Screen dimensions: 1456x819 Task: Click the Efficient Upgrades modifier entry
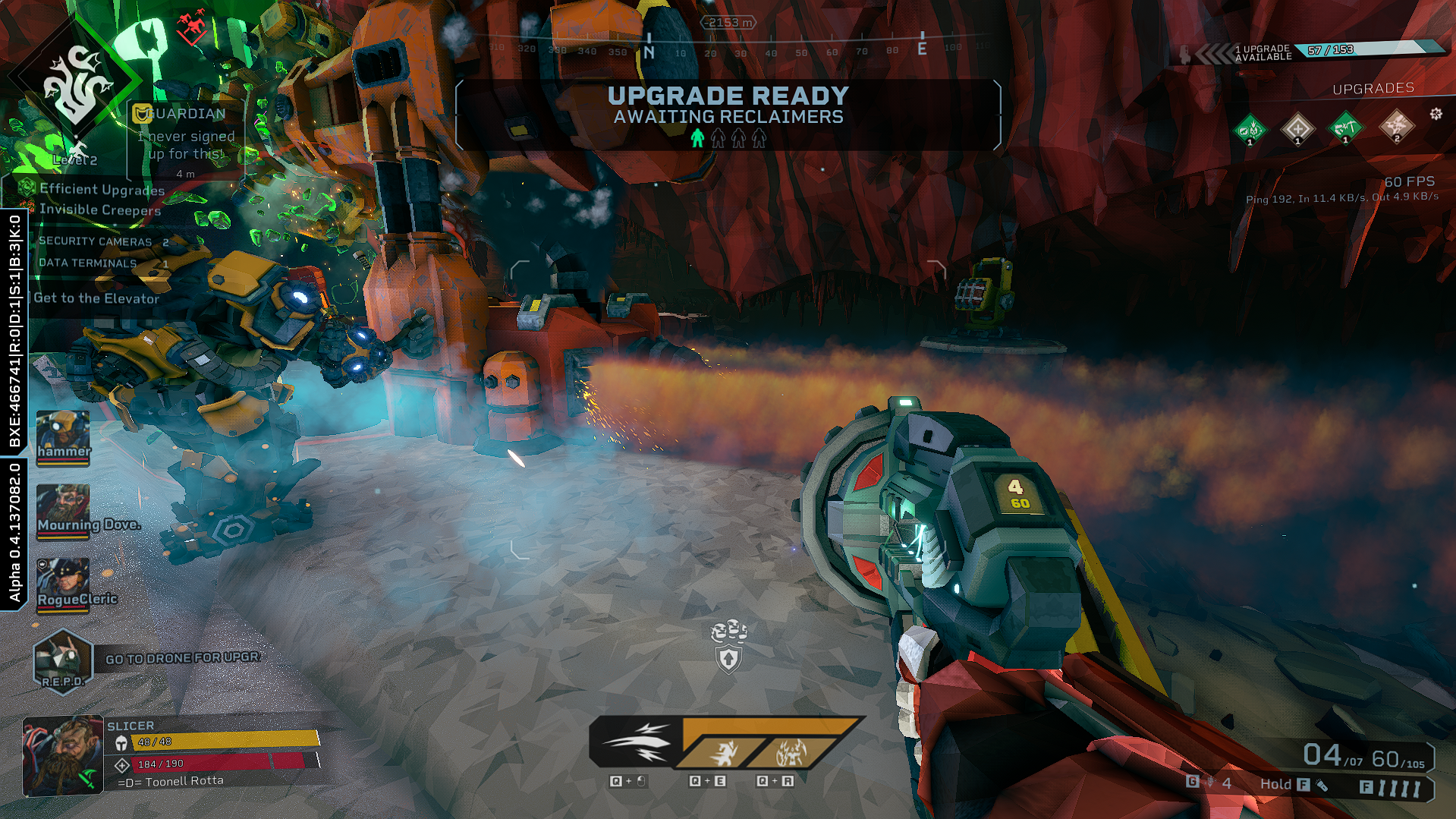pos(101,189)
